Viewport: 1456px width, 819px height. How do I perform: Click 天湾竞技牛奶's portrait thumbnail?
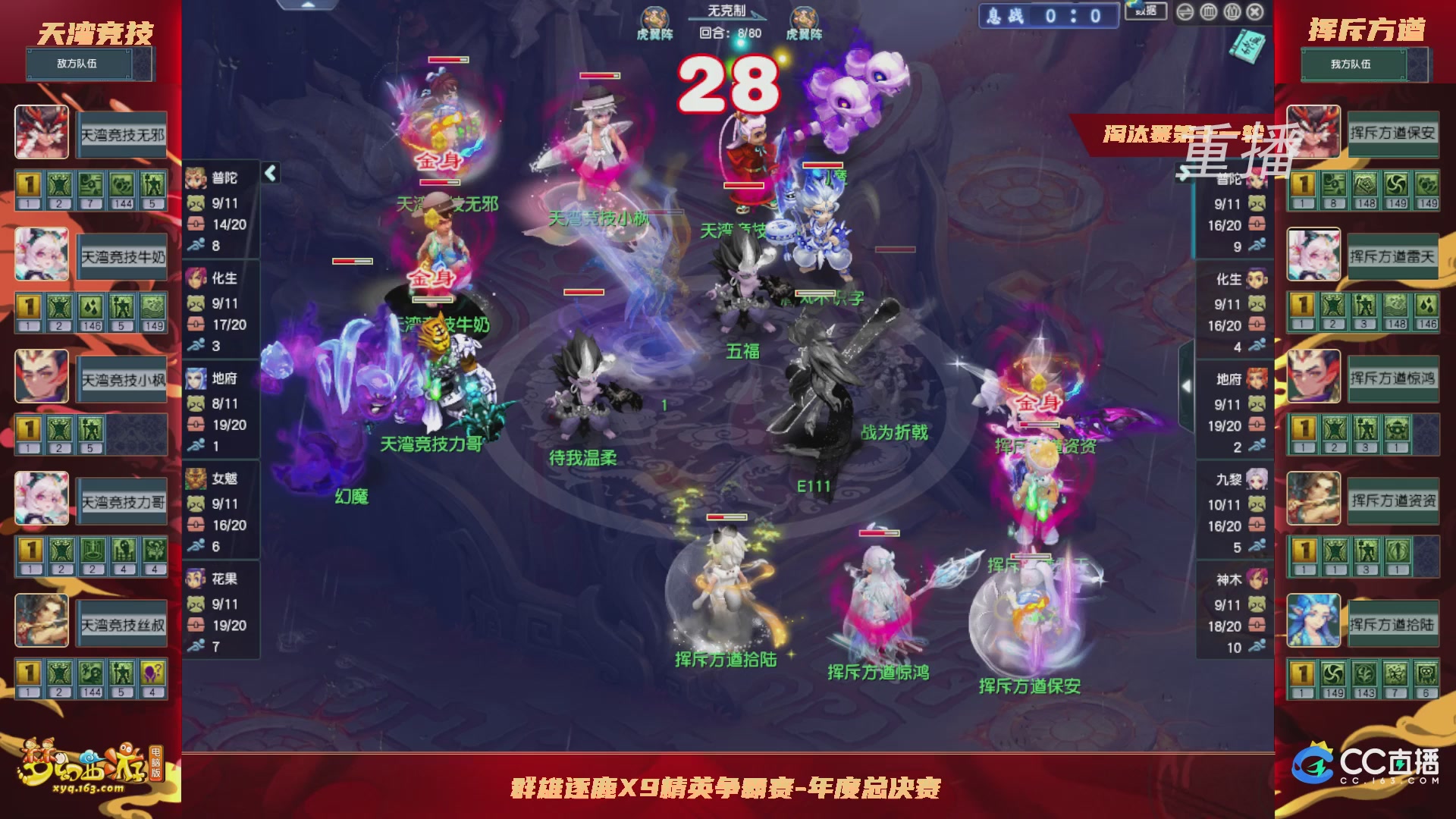click(x=42, y=255)
